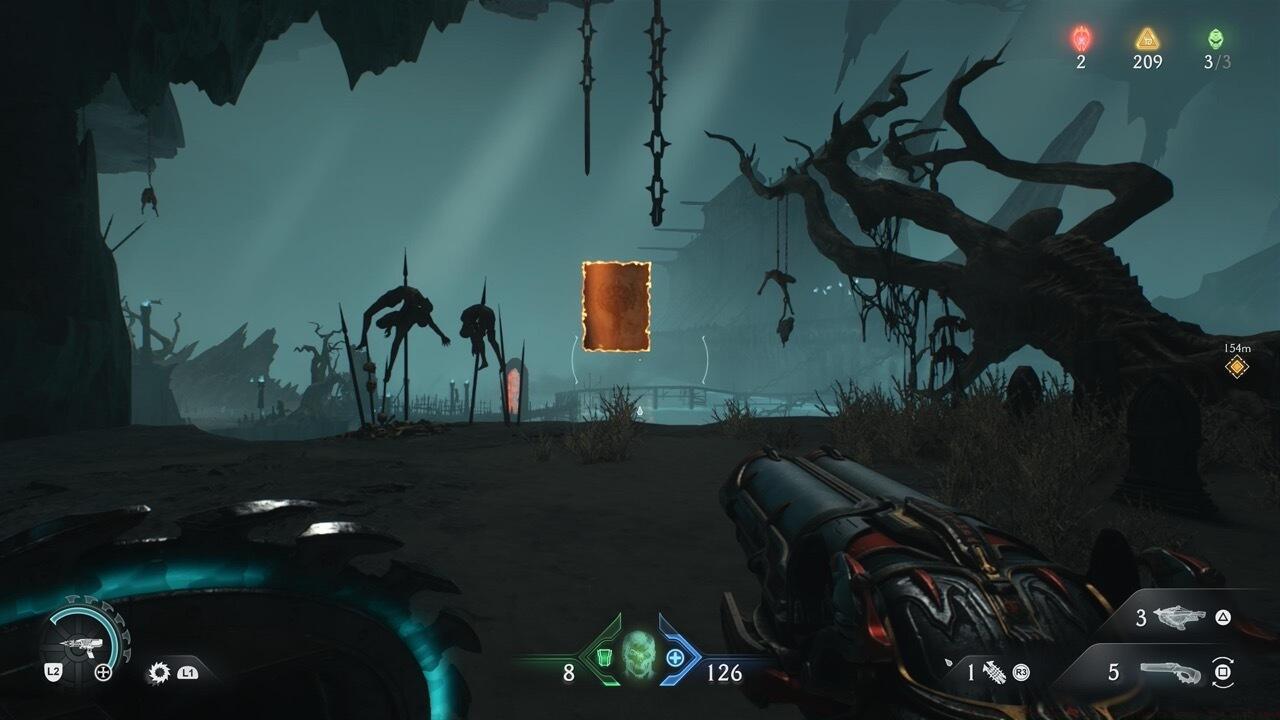Click the saw blade L1 ability icon
The height and width of the screenshot is (720, 1280).
[158, 671]
